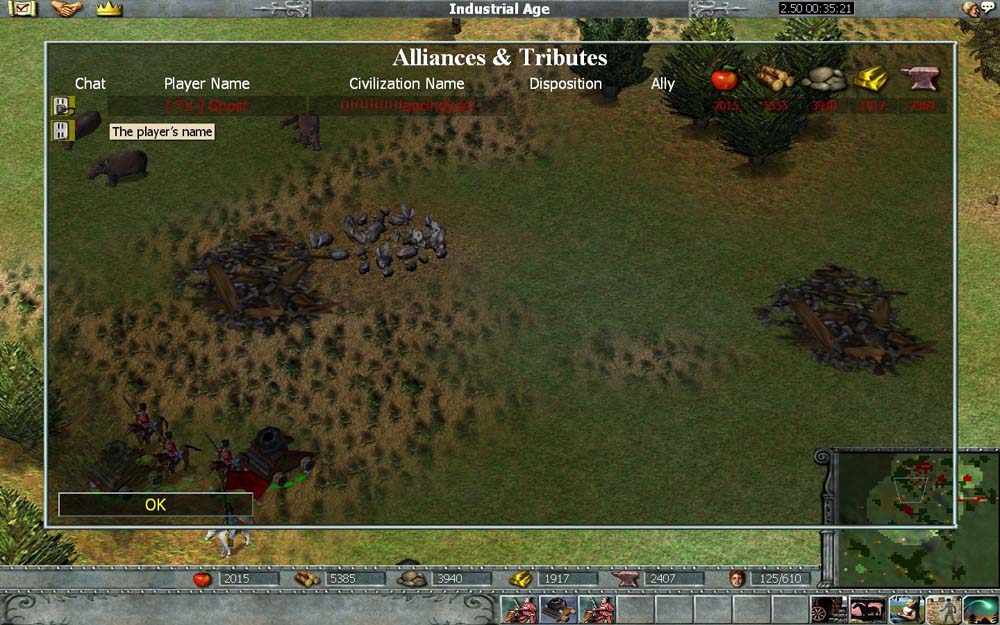The image size is (1000, 625).
Task: Toggle chat for the first player row
Action: pos(63,106)
